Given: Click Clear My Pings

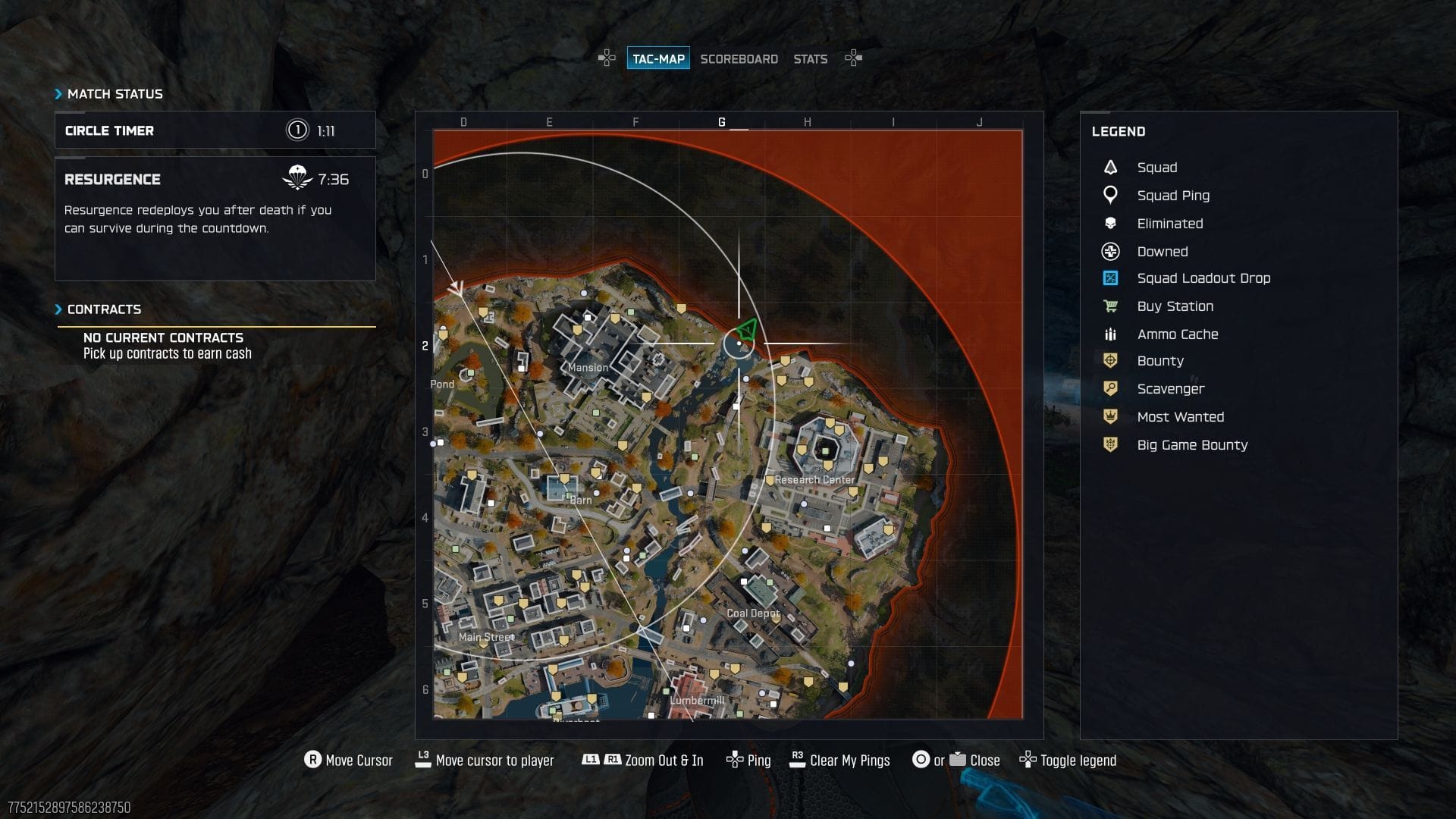Looking at the screenshot, I should tap(849, 760).
